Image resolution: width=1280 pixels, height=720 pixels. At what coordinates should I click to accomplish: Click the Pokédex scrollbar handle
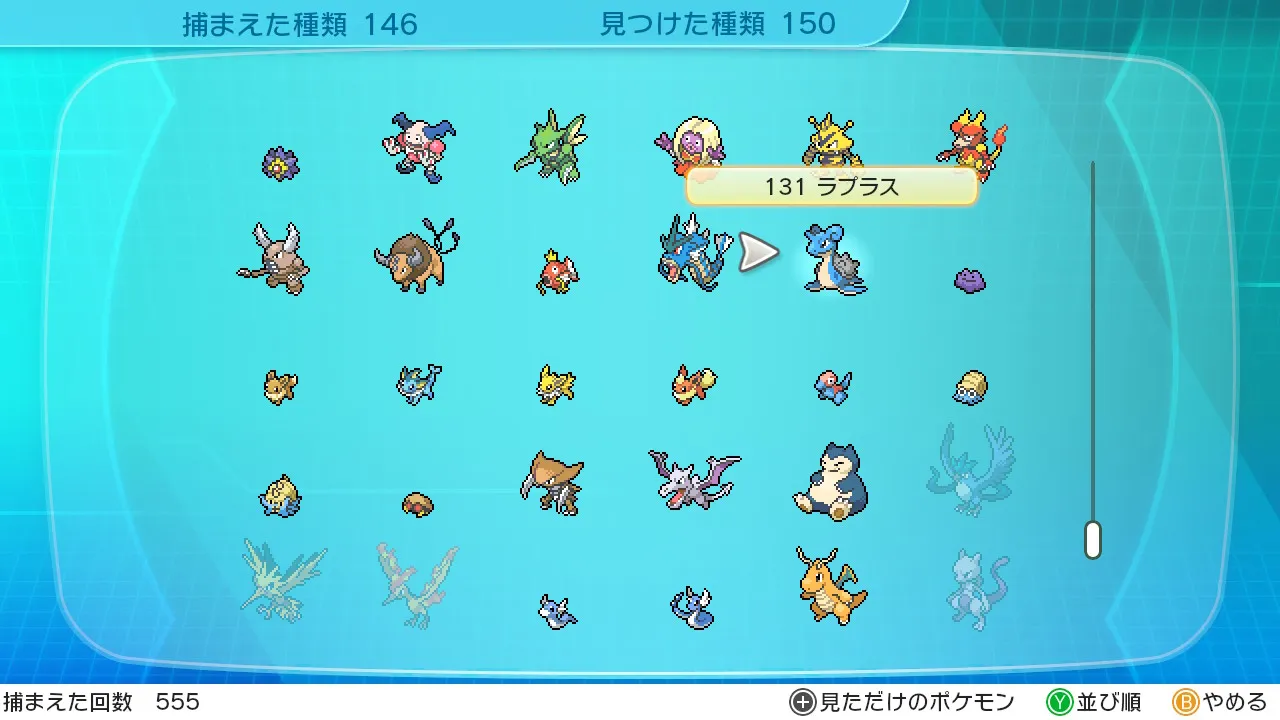coord(1093,540)
